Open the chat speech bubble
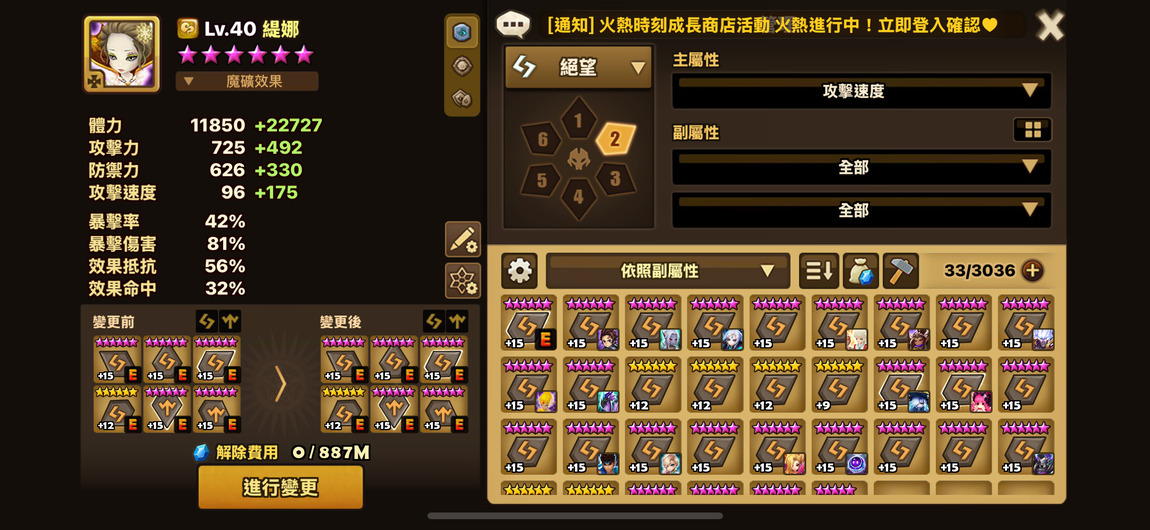Image resolution: width=1150 pixels, height=530 pixels. 513,25
